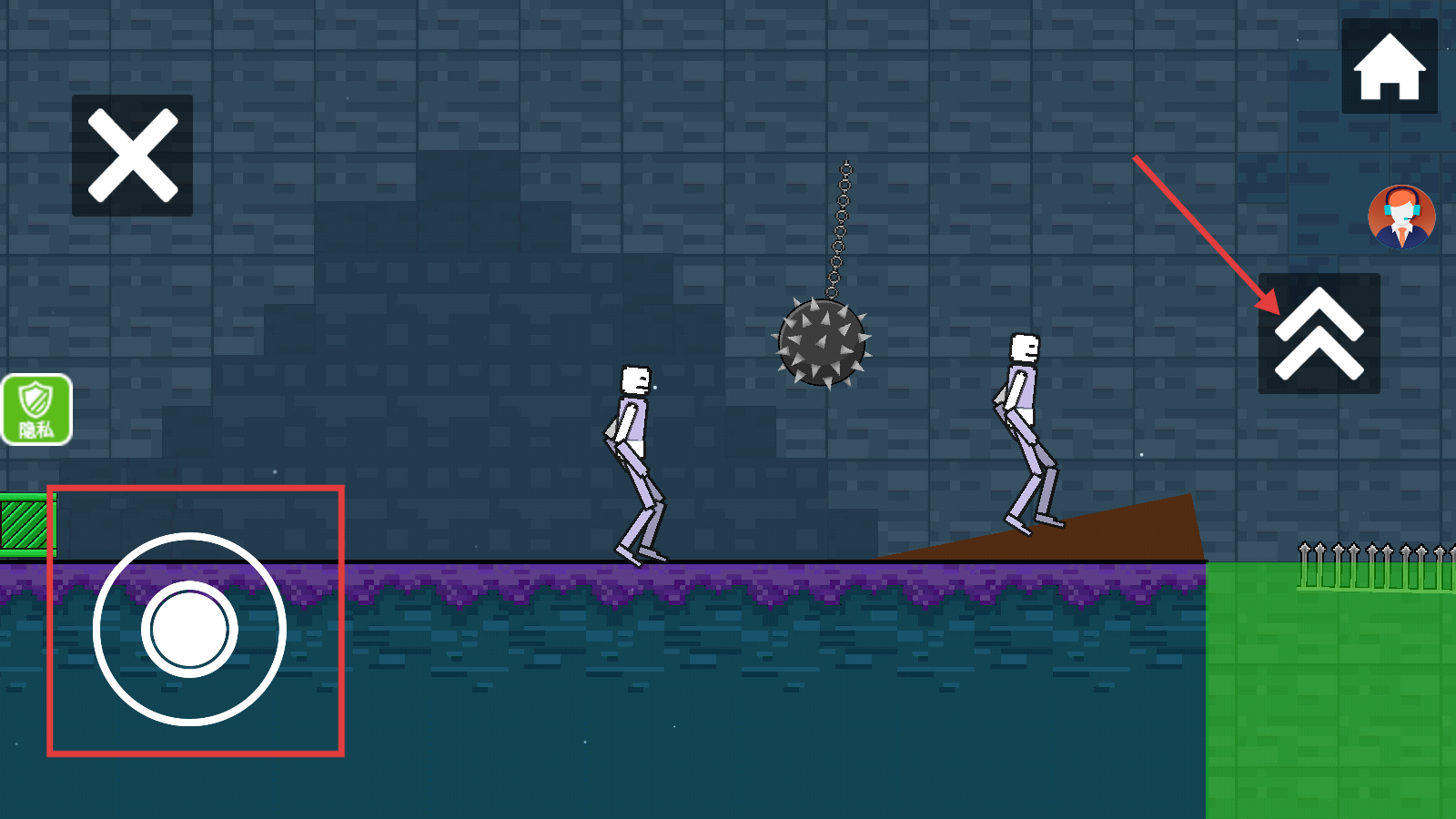This screenshot has height=819, width=1456.
Task: Hit the double-chevron jump button
Action: point(1319,333)
